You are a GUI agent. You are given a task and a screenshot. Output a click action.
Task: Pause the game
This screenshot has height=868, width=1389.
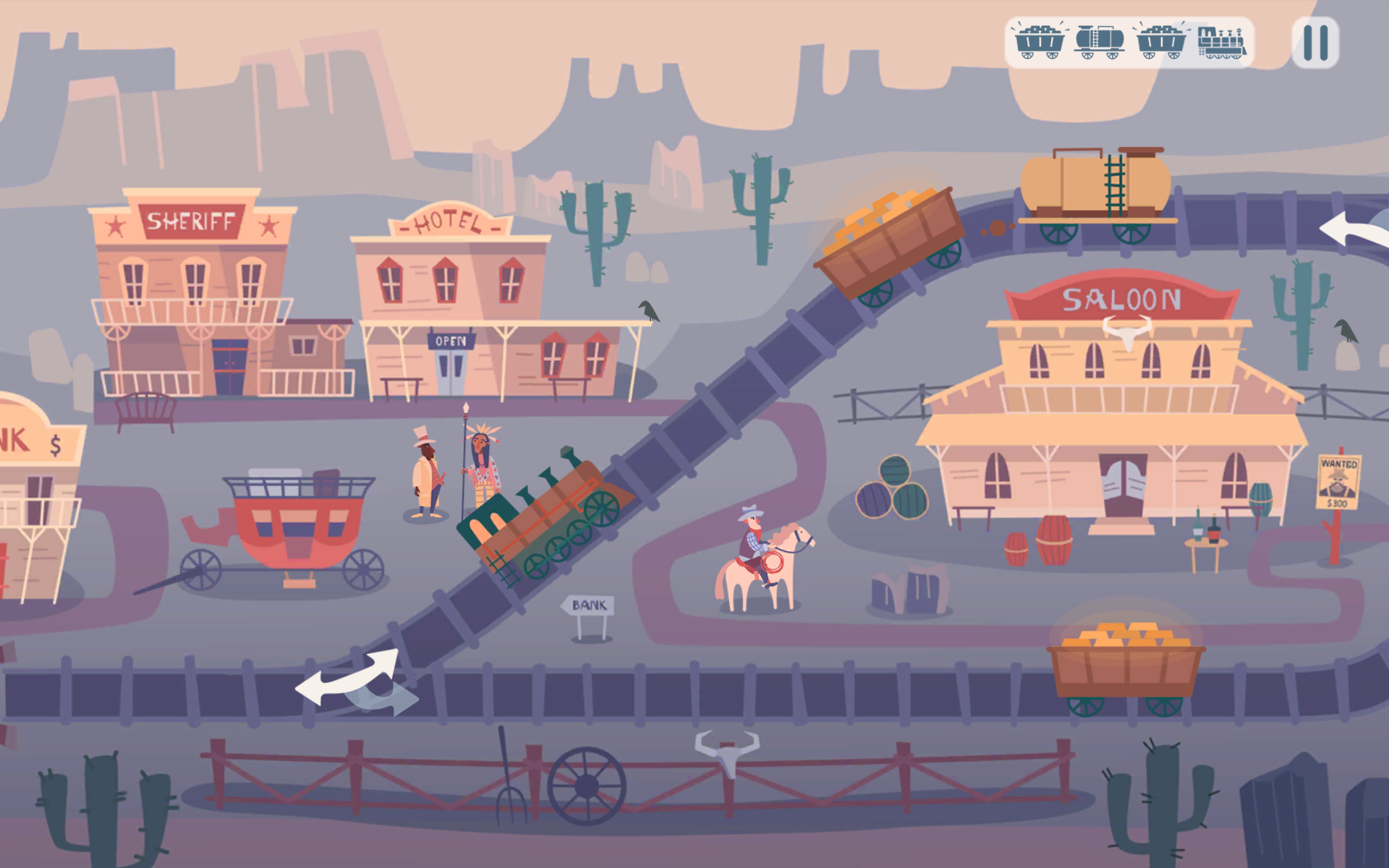pos(1315,43)
